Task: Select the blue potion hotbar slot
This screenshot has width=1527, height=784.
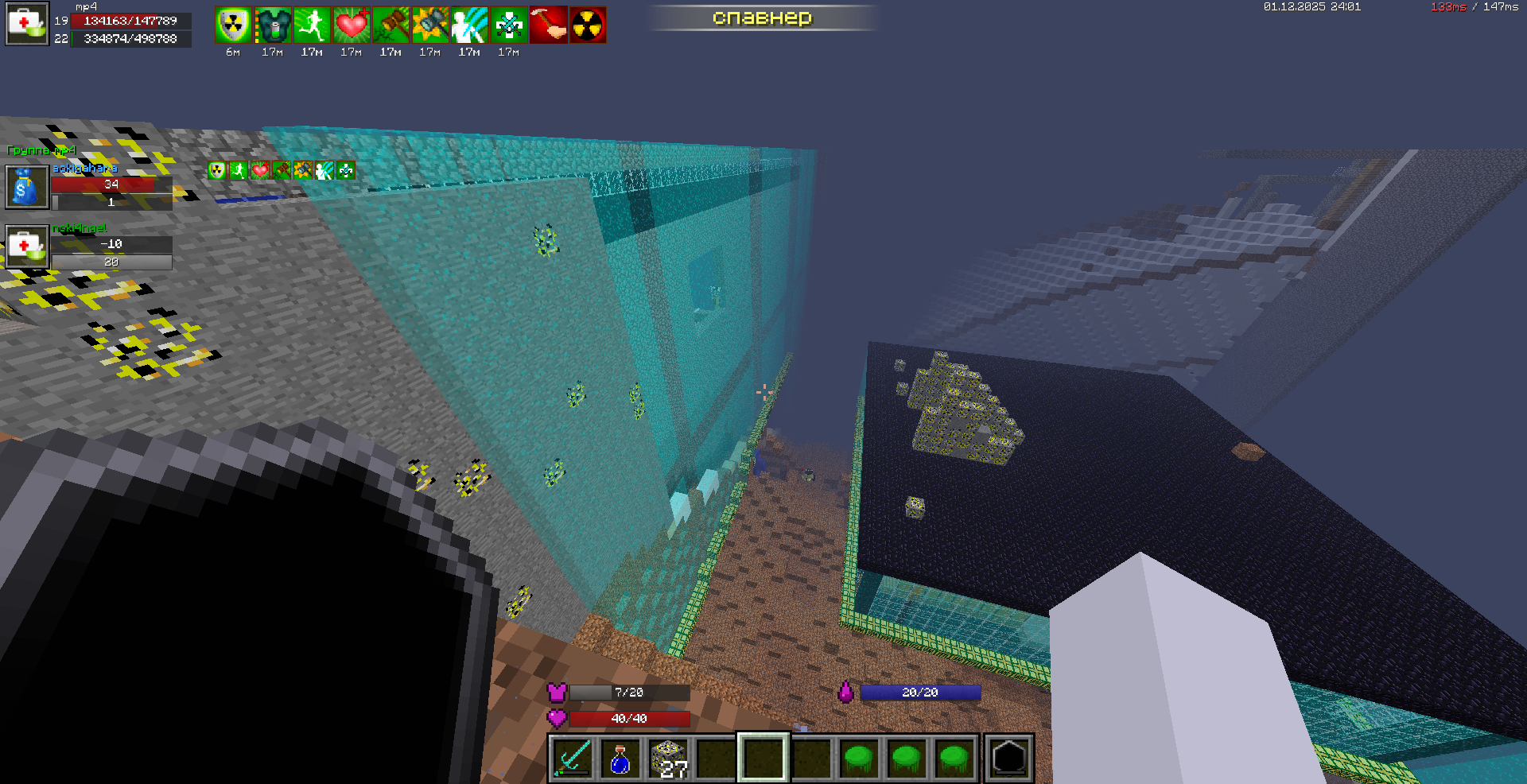Action: point(620,758)
